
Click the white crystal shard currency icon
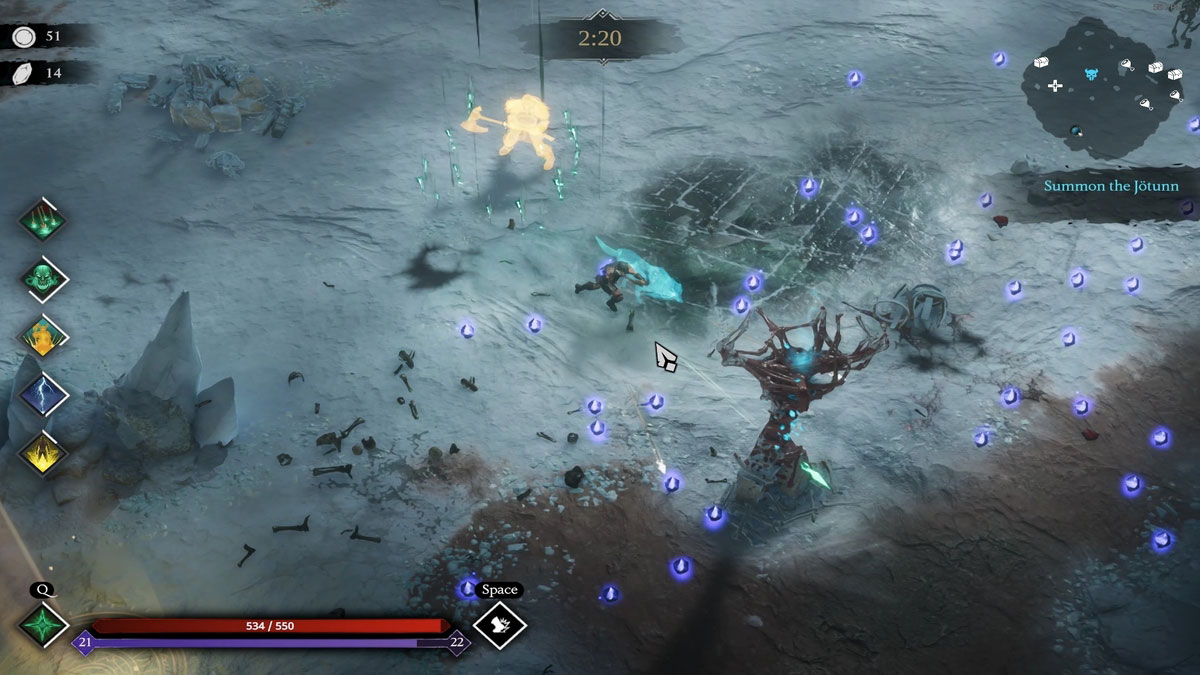(23, 73)
